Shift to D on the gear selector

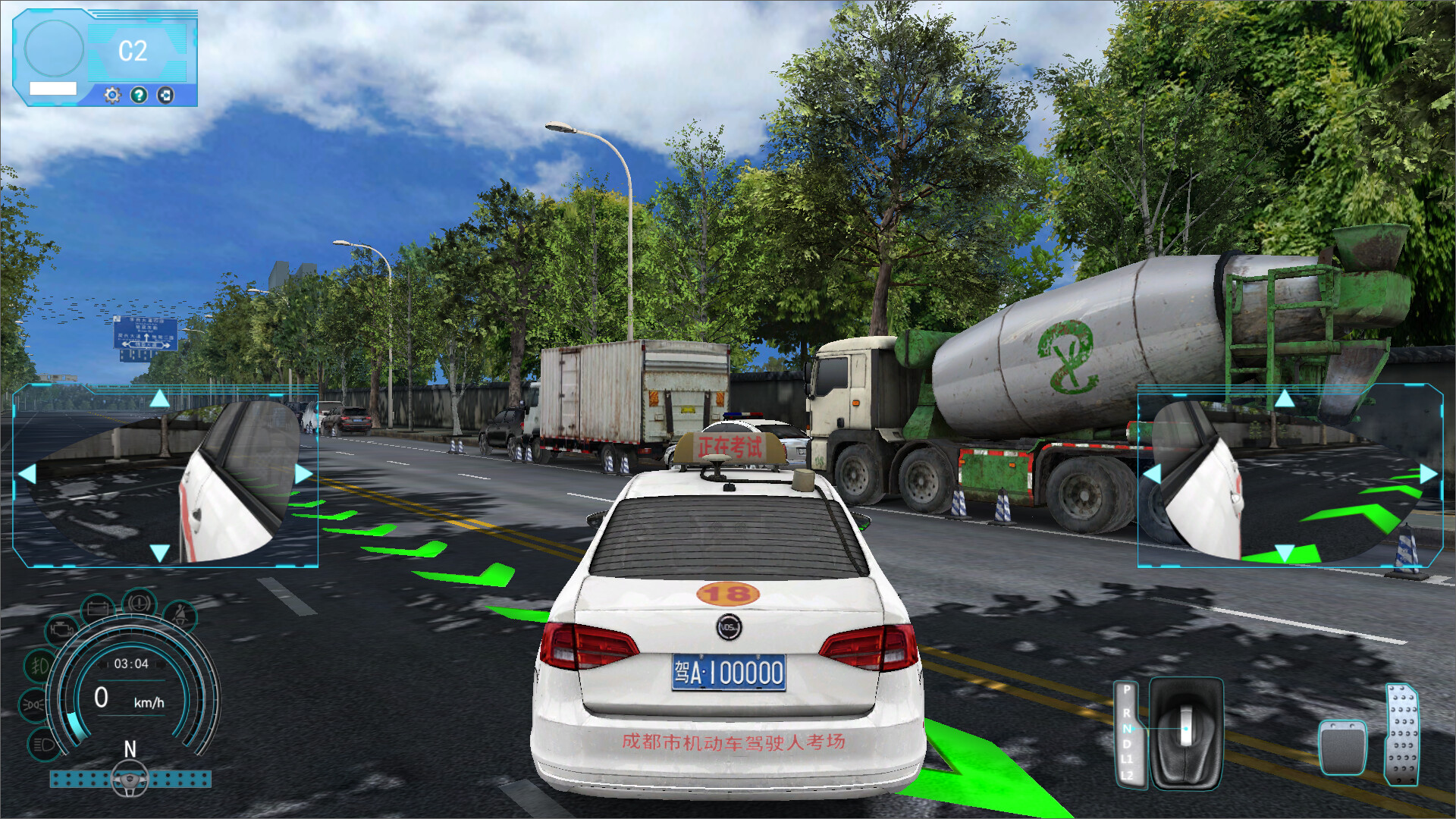click(x=1127, y=744)
